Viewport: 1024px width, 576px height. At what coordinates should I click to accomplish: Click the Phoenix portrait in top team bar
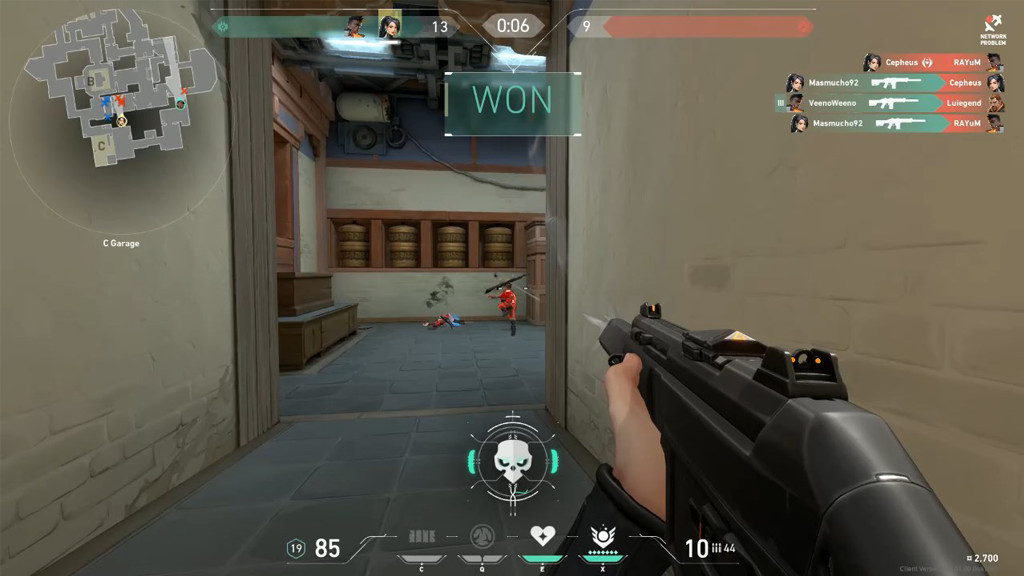(355, 26)
